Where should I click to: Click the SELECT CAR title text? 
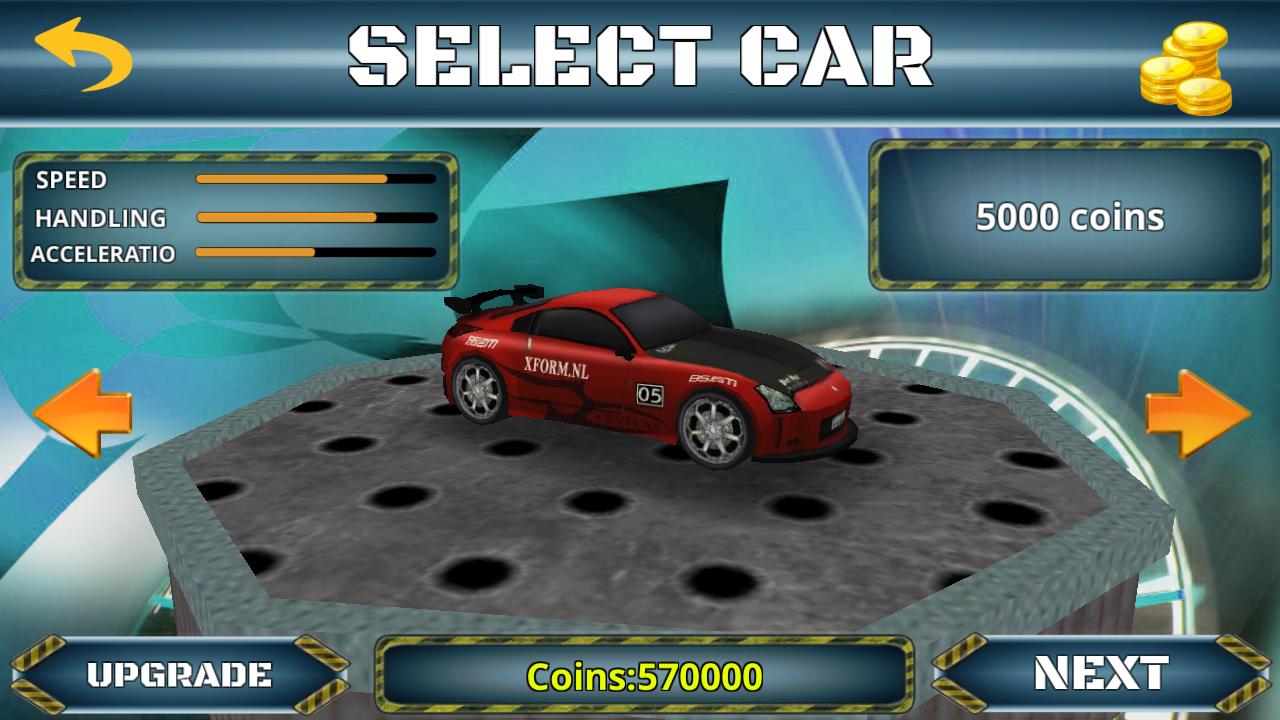pyautogui.click(x=640, y=58)
